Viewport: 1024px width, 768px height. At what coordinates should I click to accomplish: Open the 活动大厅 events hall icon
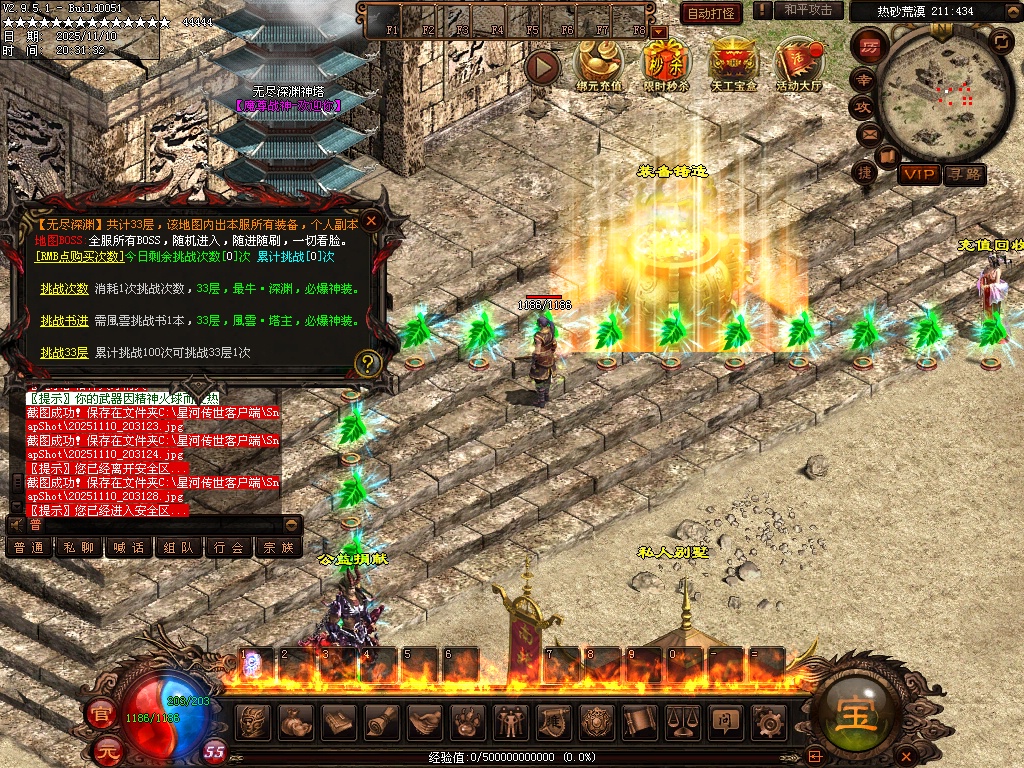(x=799, y=64)
